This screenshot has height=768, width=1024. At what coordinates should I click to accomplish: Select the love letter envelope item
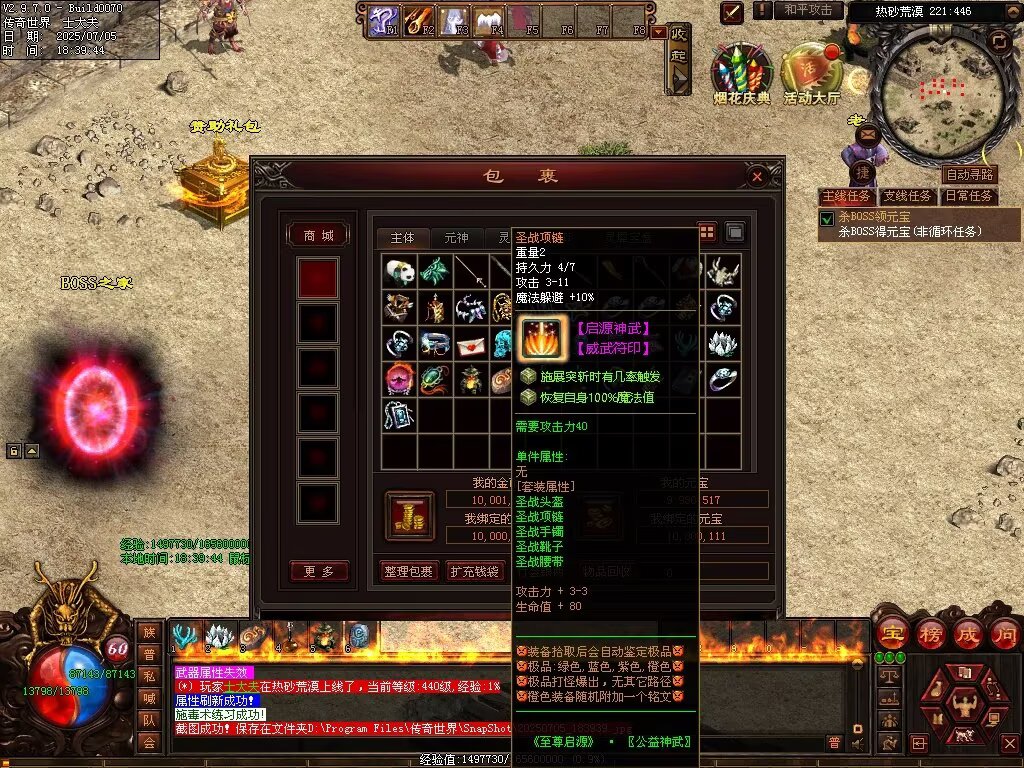pos(471,345)
